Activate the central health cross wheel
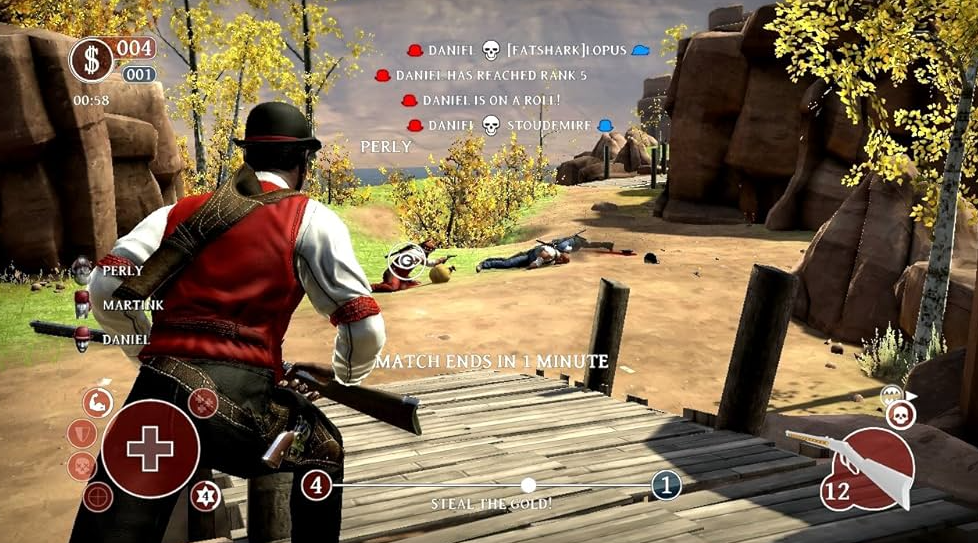This screenshot has height=543, width=978. point(150,449)
